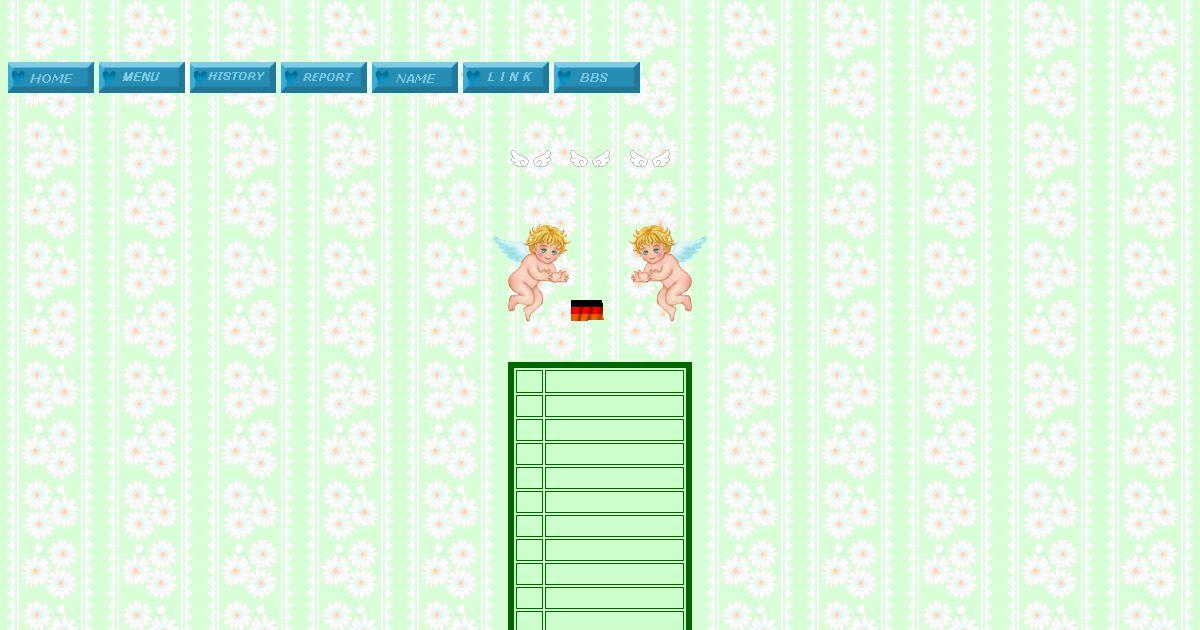Screen dimensions: 1200x630
Task: Open the REPORT section
Action: tap(323, 78)
